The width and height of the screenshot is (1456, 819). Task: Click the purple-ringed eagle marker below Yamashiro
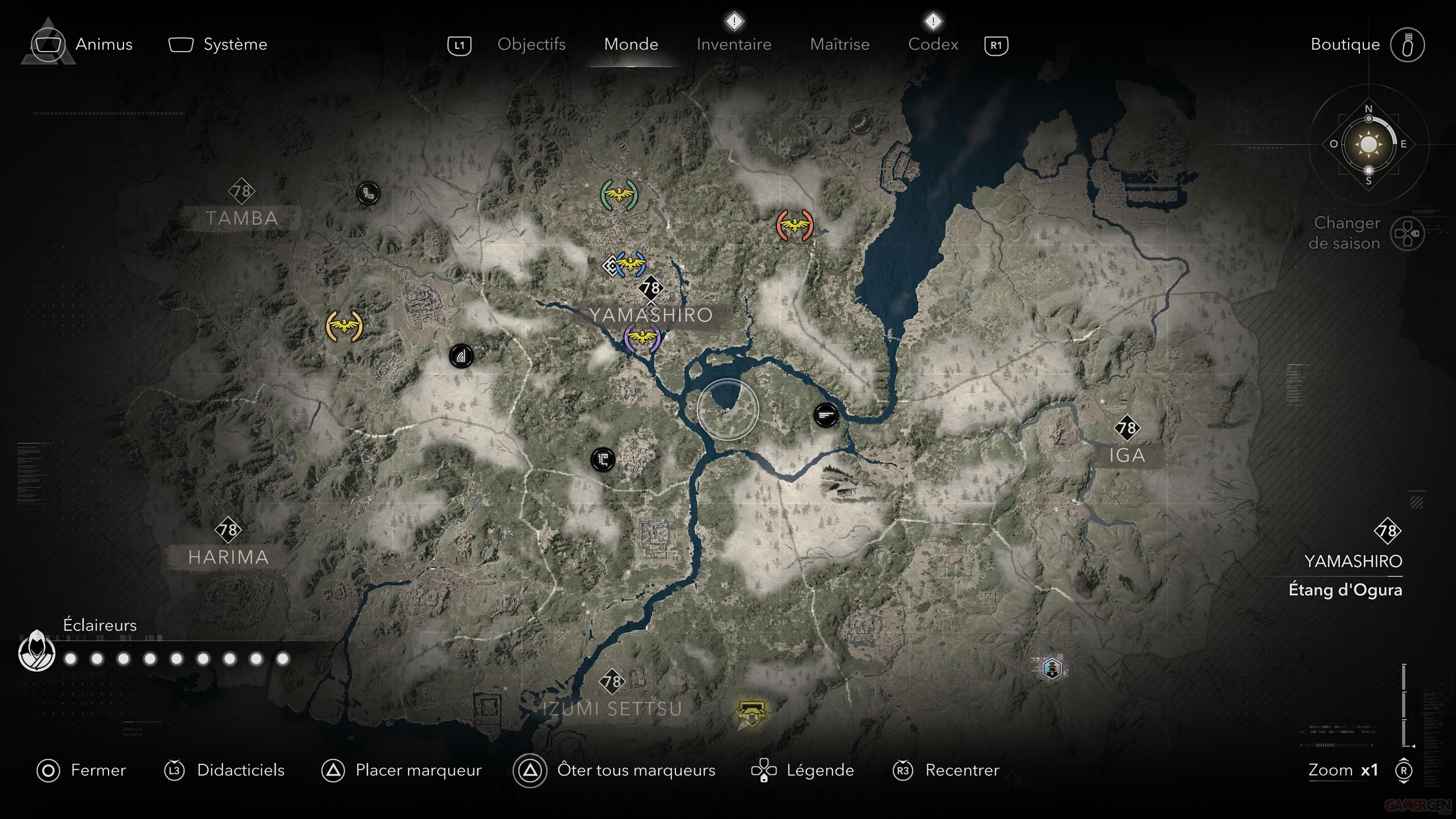642,338
